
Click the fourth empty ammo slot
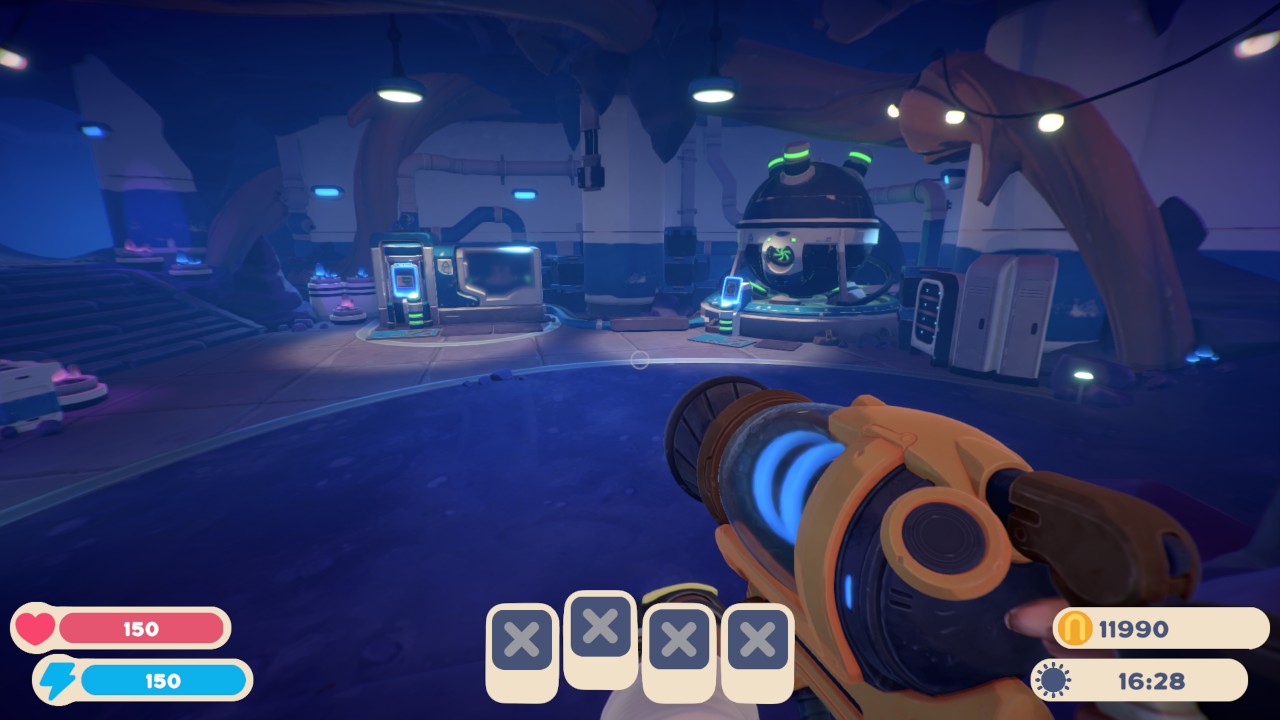[756, 641]
